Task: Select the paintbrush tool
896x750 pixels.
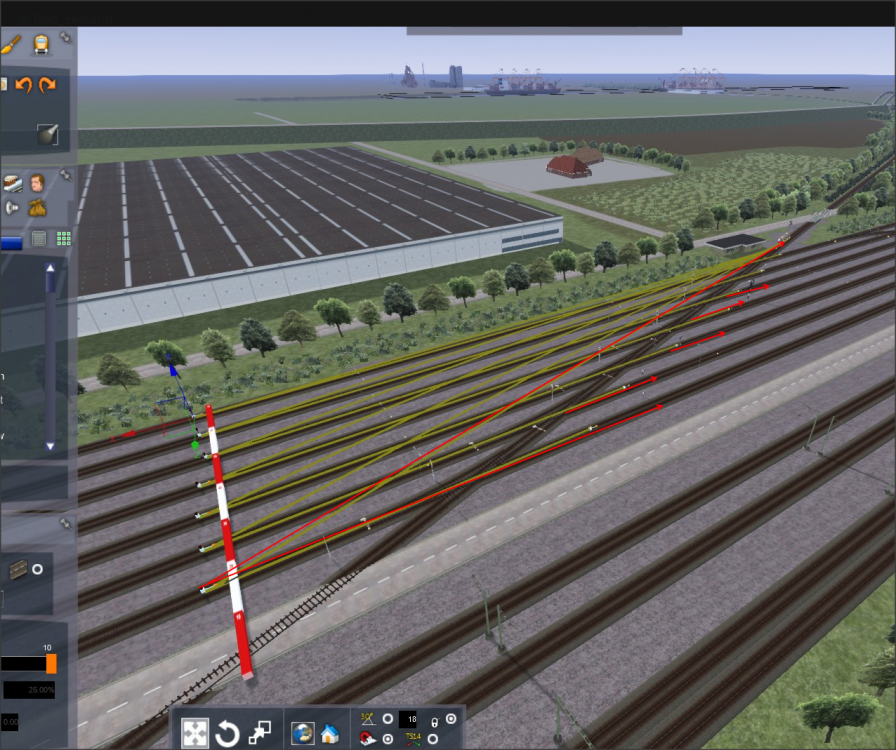Action: pyautogui.click(x=10, y=44)
